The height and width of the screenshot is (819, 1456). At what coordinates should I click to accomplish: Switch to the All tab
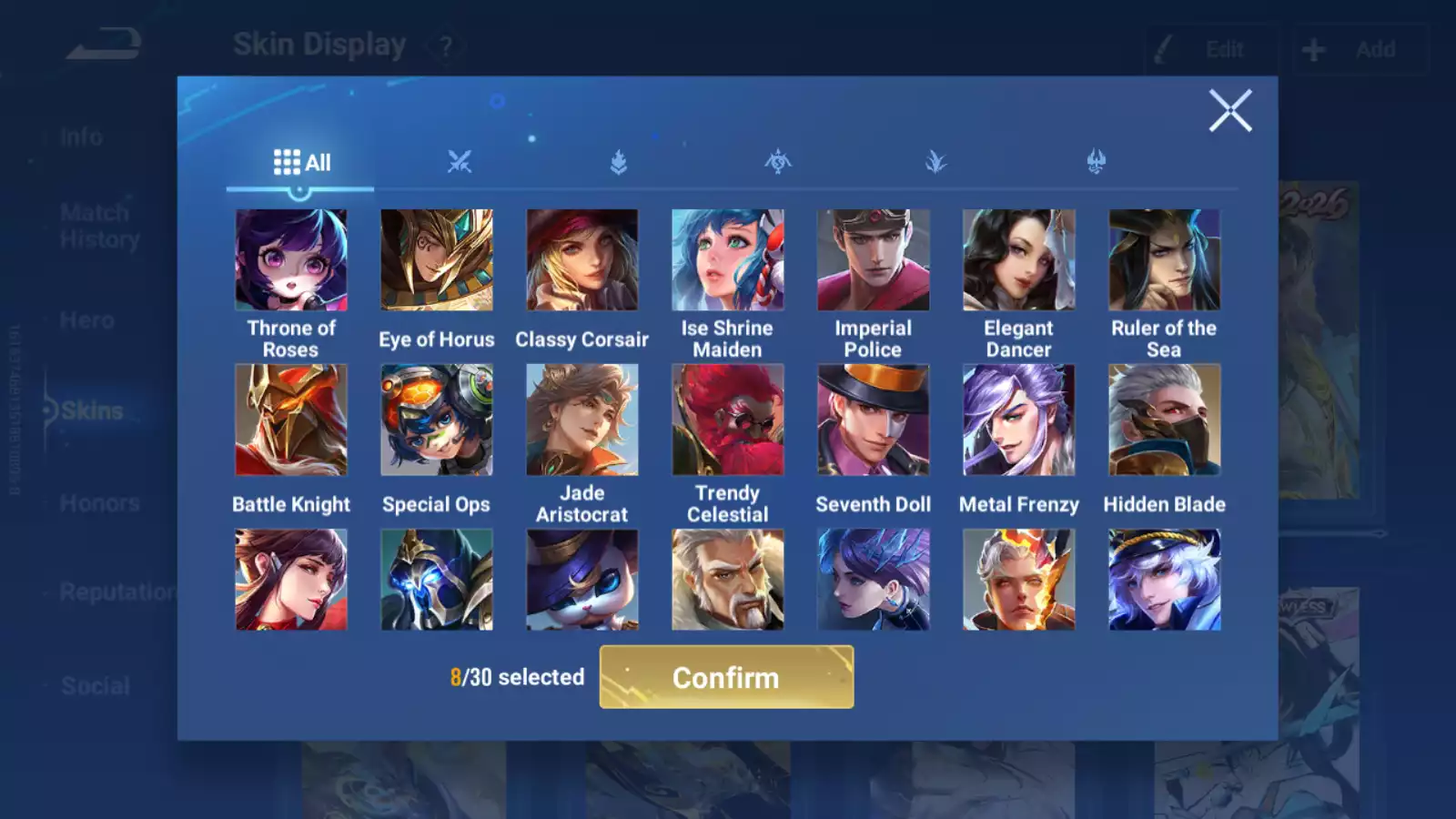click(300, 162)
